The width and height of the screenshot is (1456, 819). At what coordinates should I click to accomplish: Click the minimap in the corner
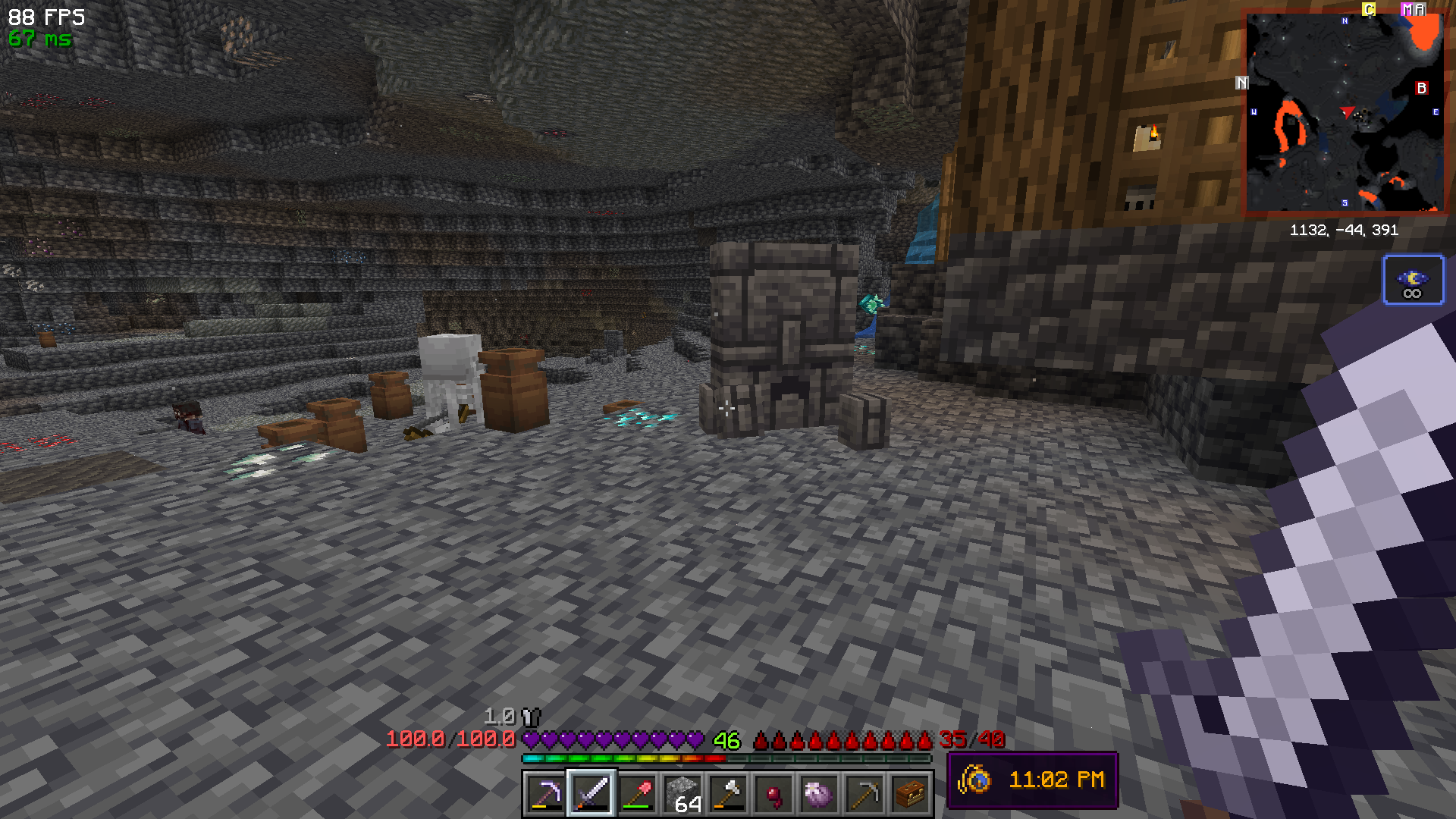1345,111
